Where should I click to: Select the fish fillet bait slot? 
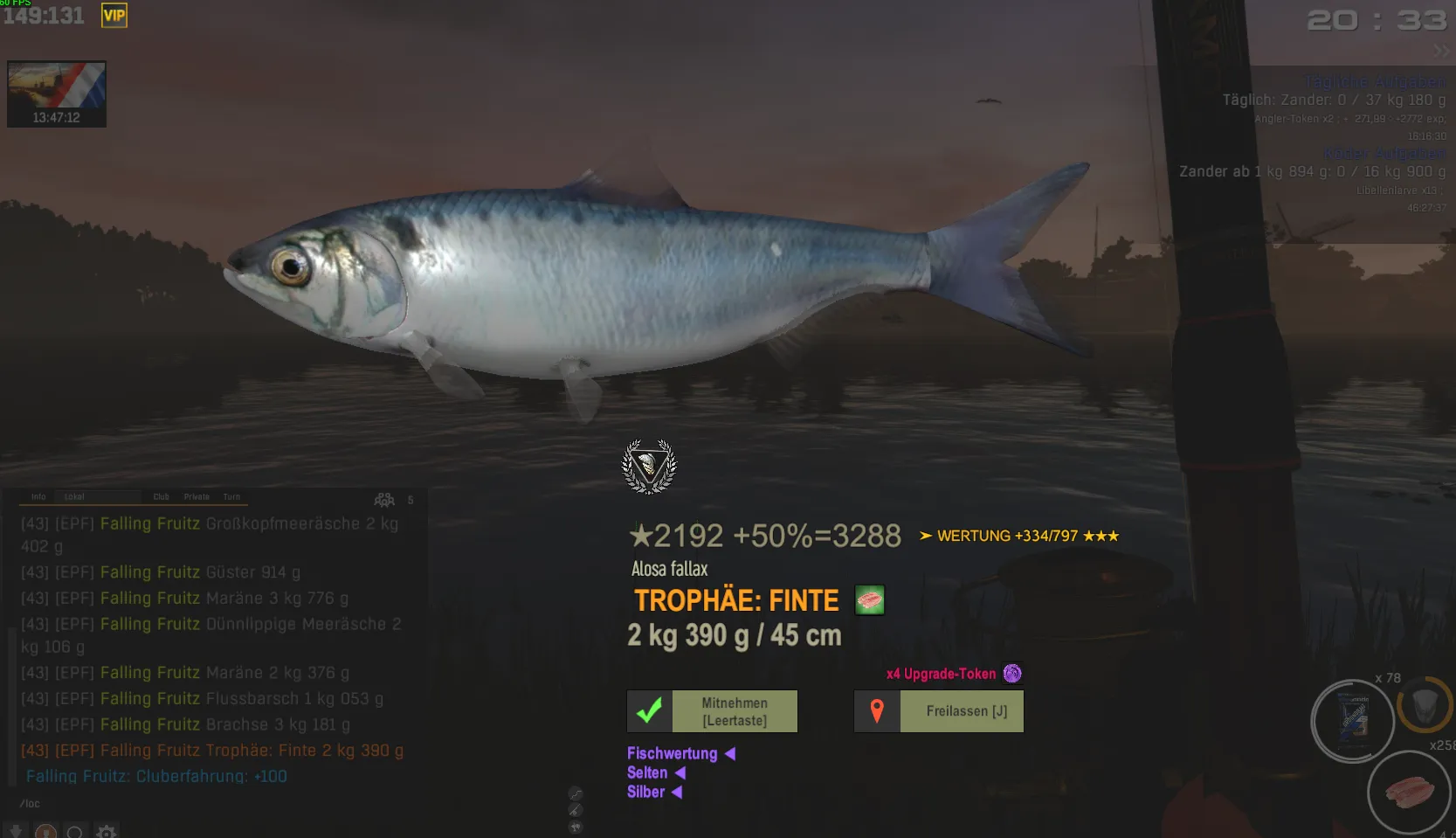(x=1409, y=793)
